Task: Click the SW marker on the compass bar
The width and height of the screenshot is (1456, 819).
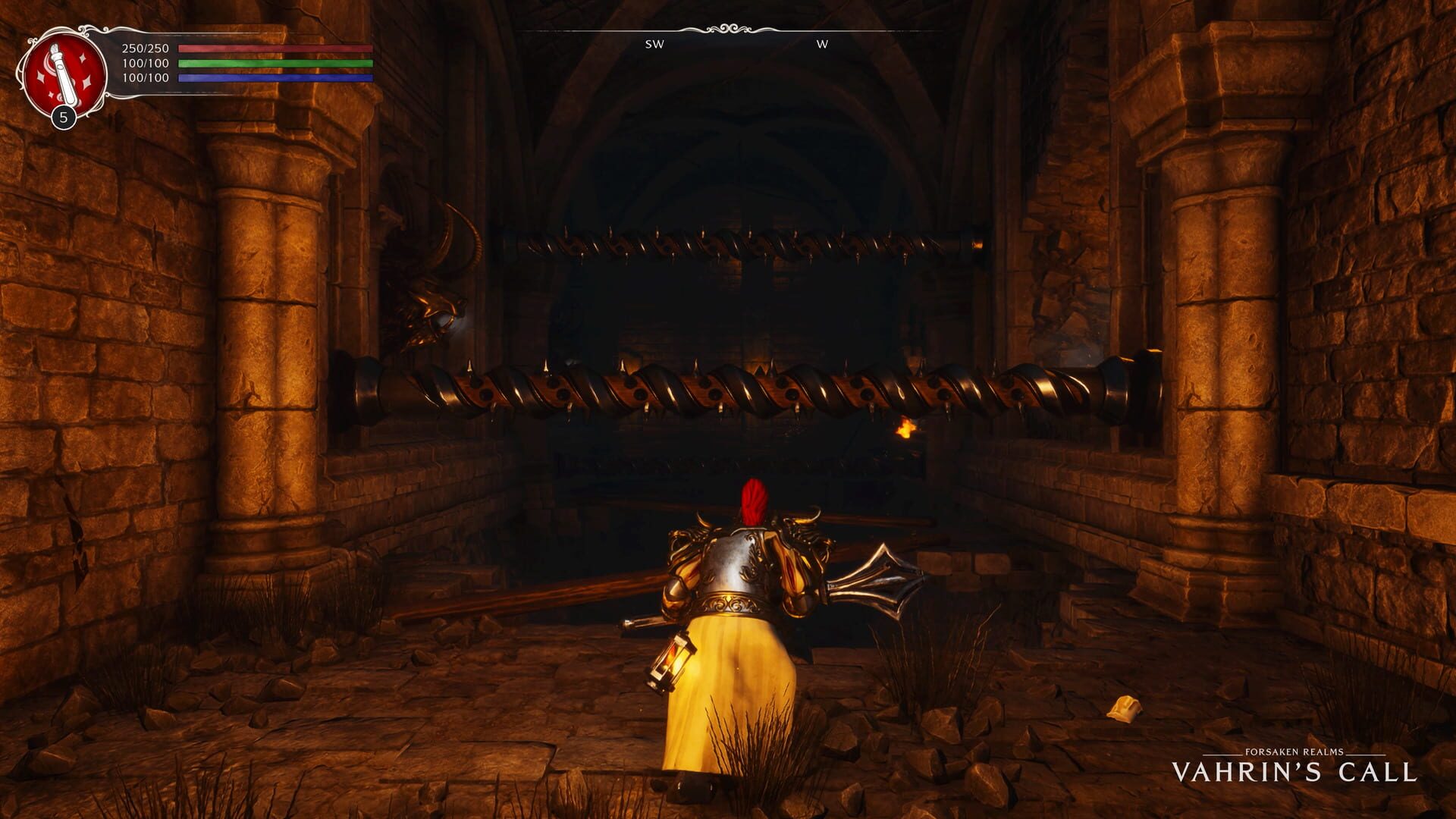Action: 654,44
